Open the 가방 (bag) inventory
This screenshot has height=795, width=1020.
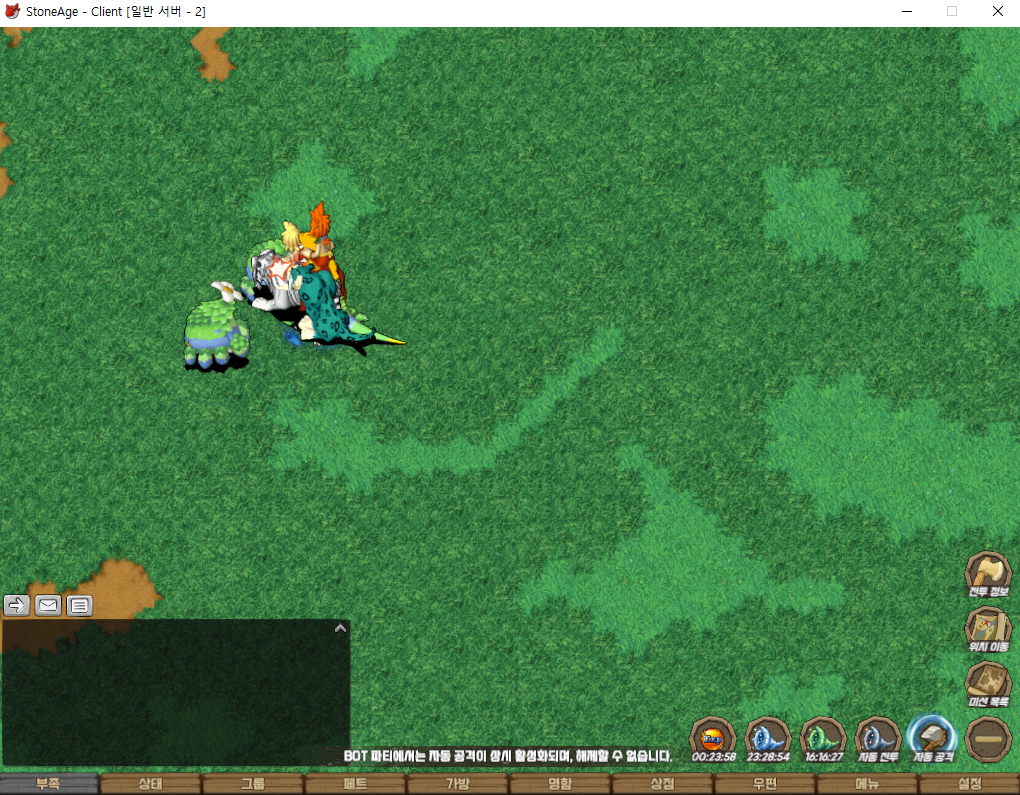457,784
